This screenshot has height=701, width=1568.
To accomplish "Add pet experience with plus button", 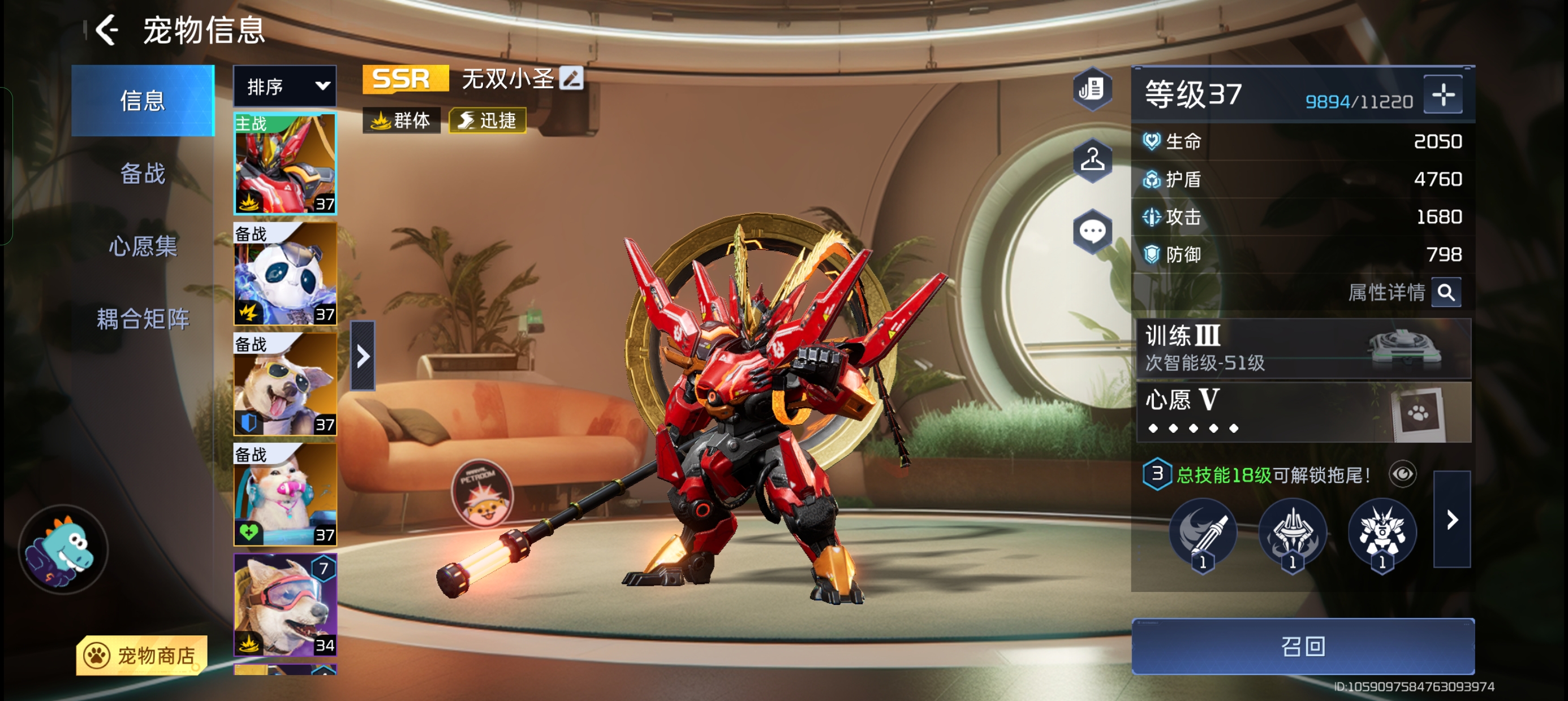I will tap(1442, 95).
